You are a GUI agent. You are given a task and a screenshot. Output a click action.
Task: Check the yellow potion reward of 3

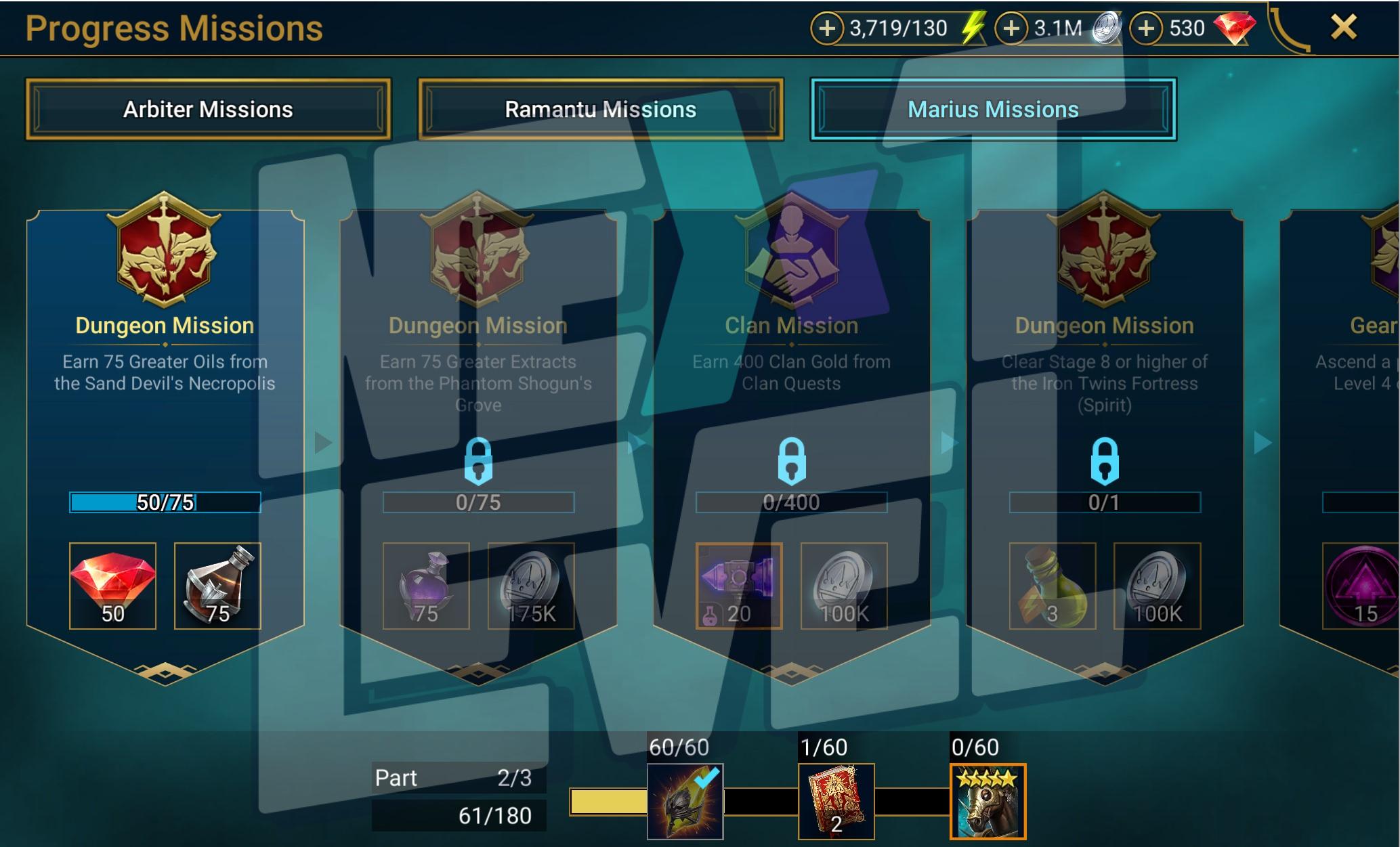coord(1053,586)
